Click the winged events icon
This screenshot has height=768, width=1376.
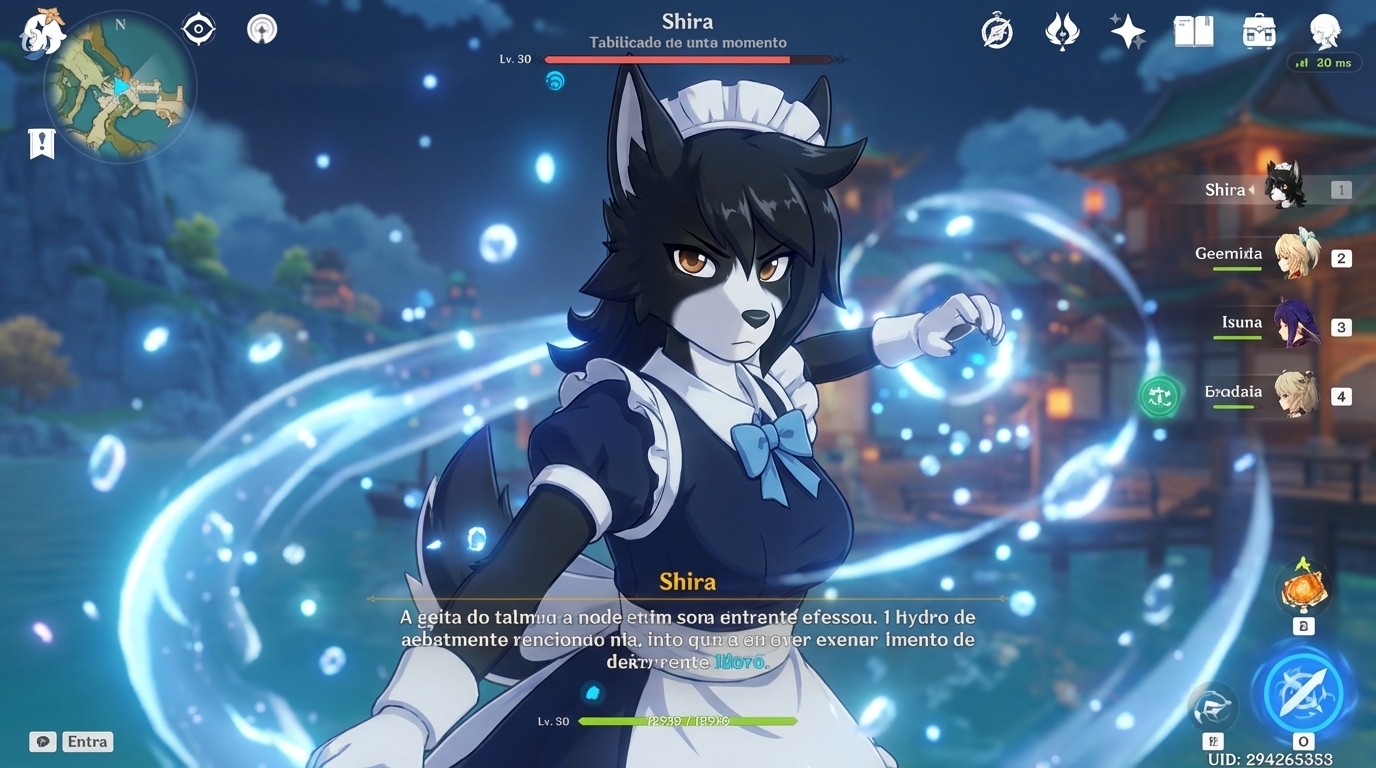click(1061, 31)
